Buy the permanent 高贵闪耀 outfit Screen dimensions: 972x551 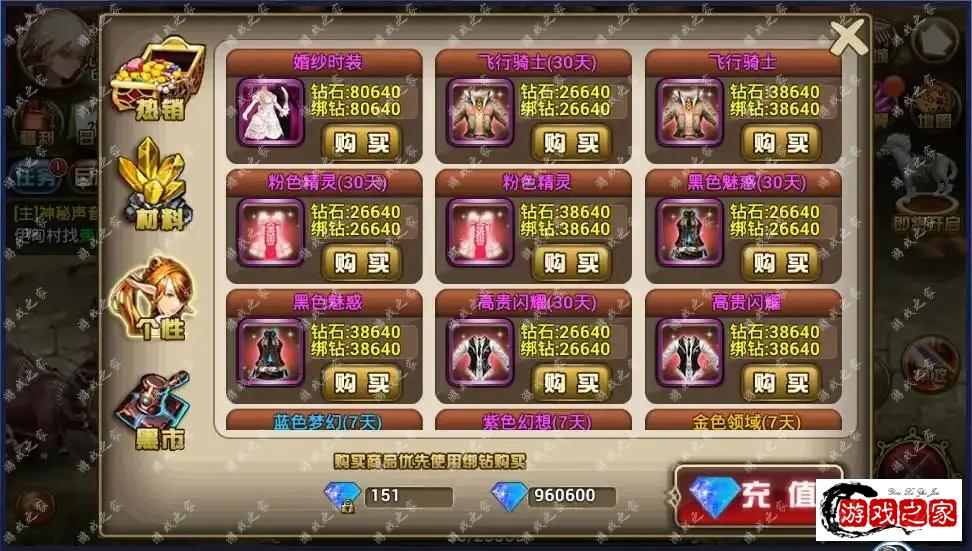pos(780,382)
